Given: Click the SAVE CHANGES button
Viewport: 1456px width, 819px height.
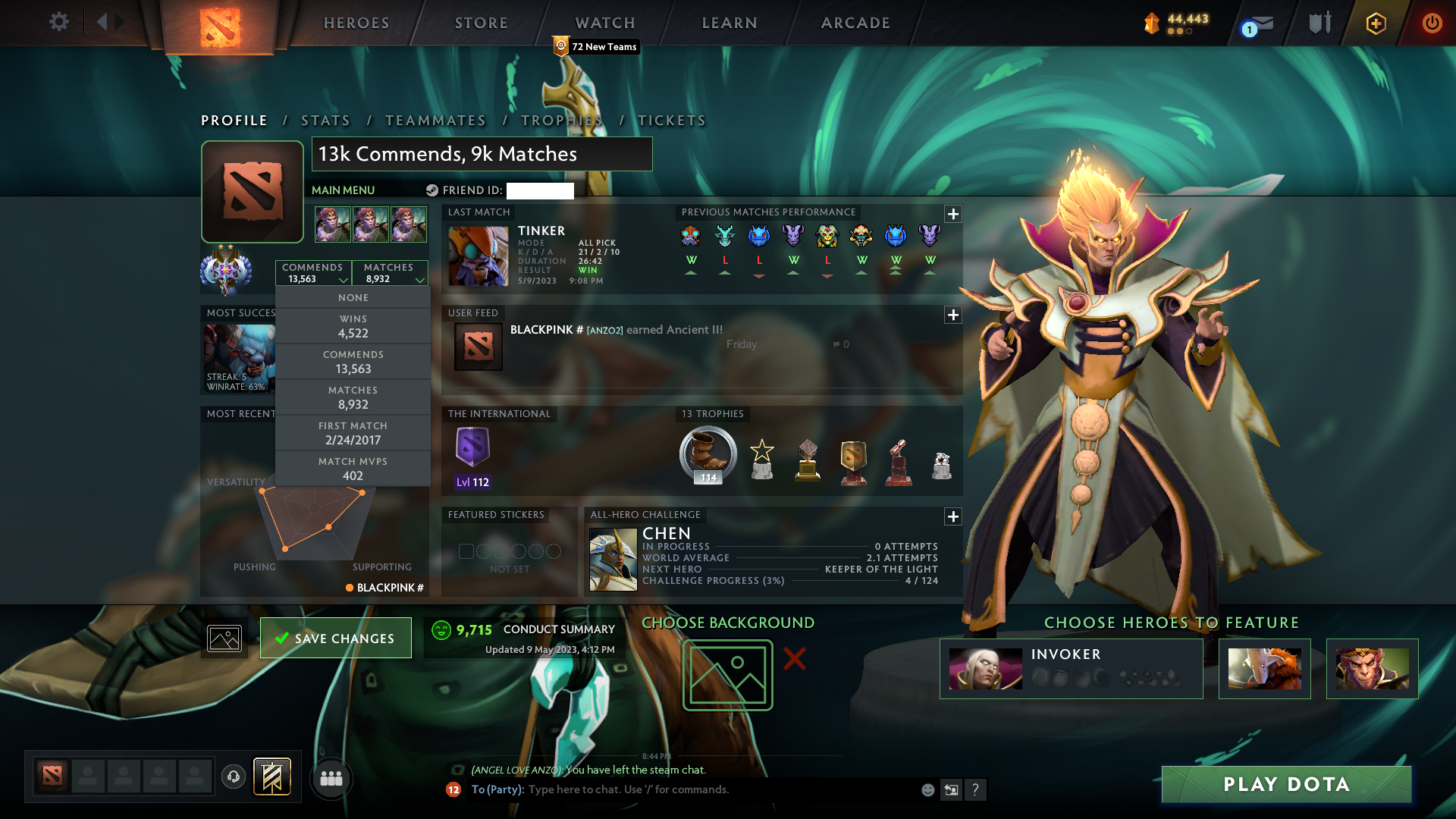Looking at the screenshot, I should [335, 638].
